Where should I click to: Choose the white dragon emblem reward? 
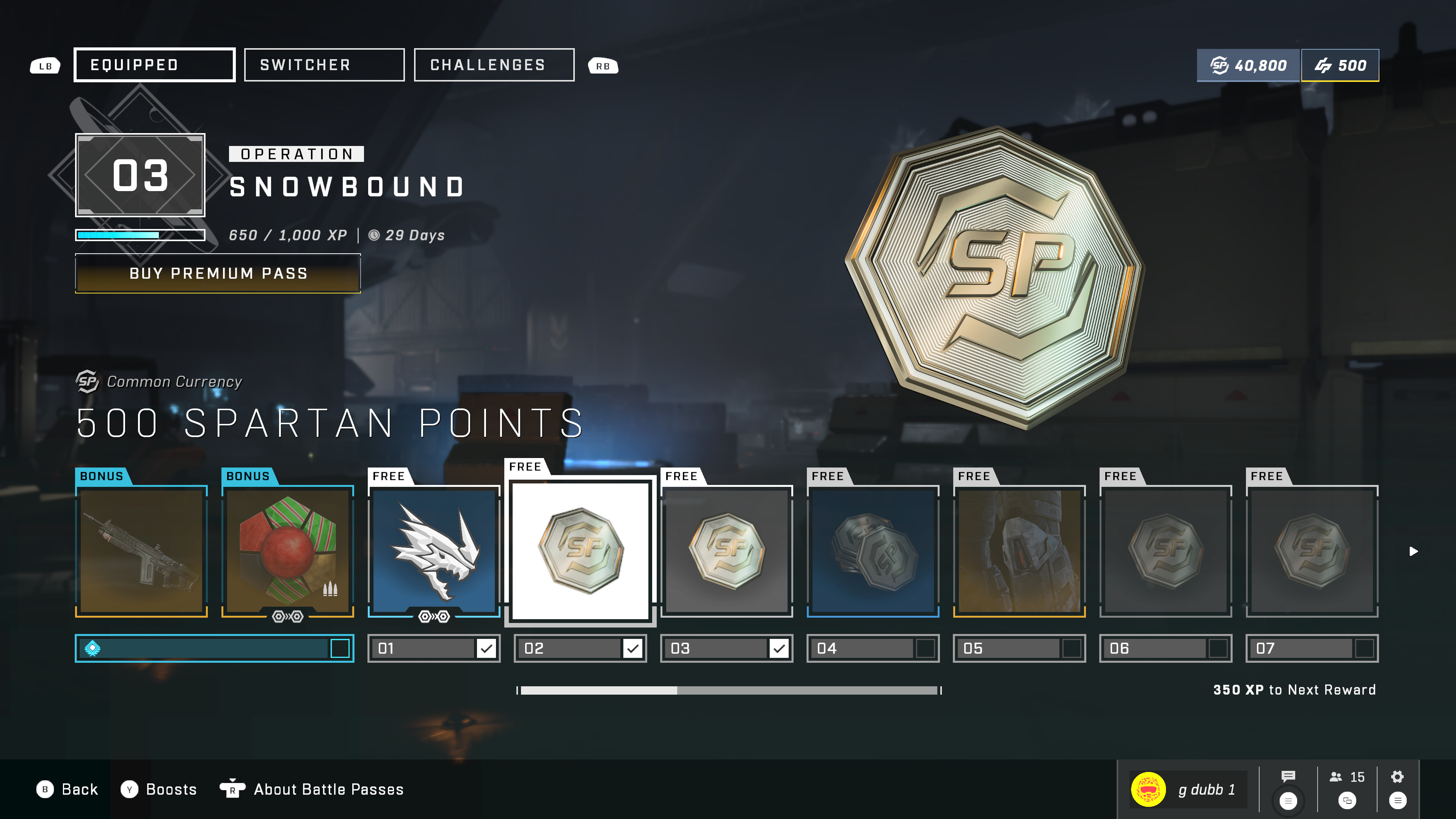pyautogui.click(x=434, y=551)
